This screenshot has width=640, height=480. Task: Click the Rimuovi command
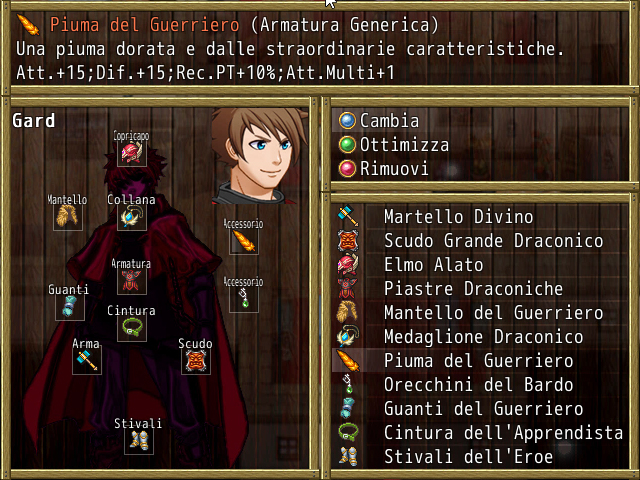pos(394,169)
